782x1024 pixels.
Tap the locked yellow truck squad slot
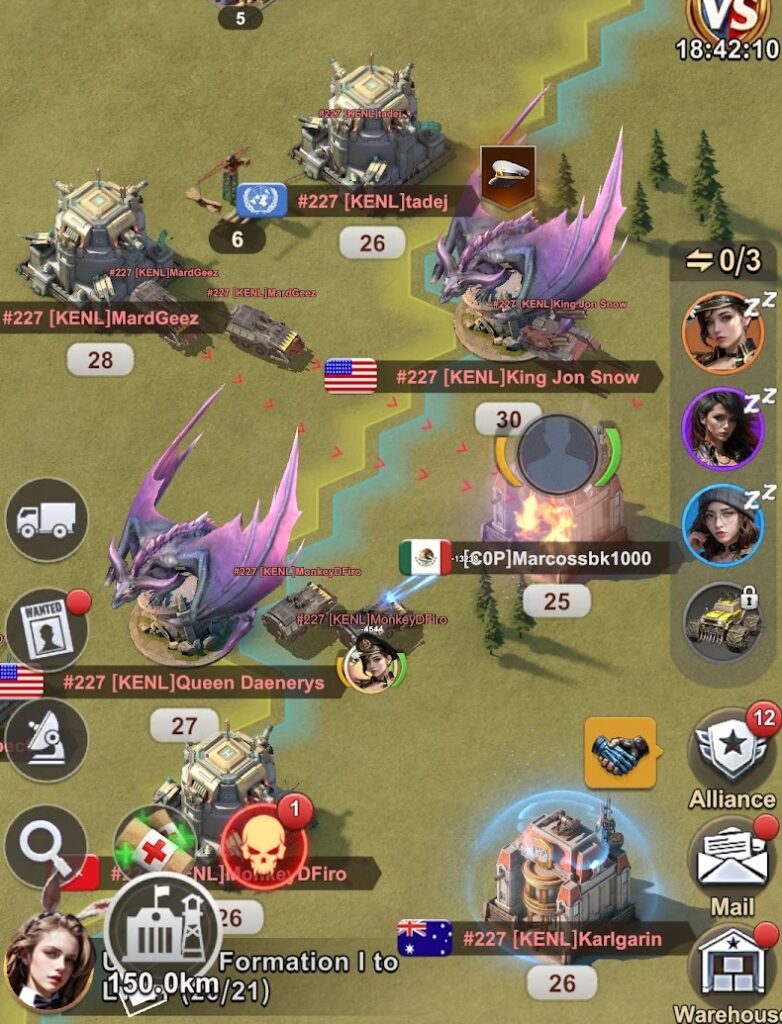[722, 622]
